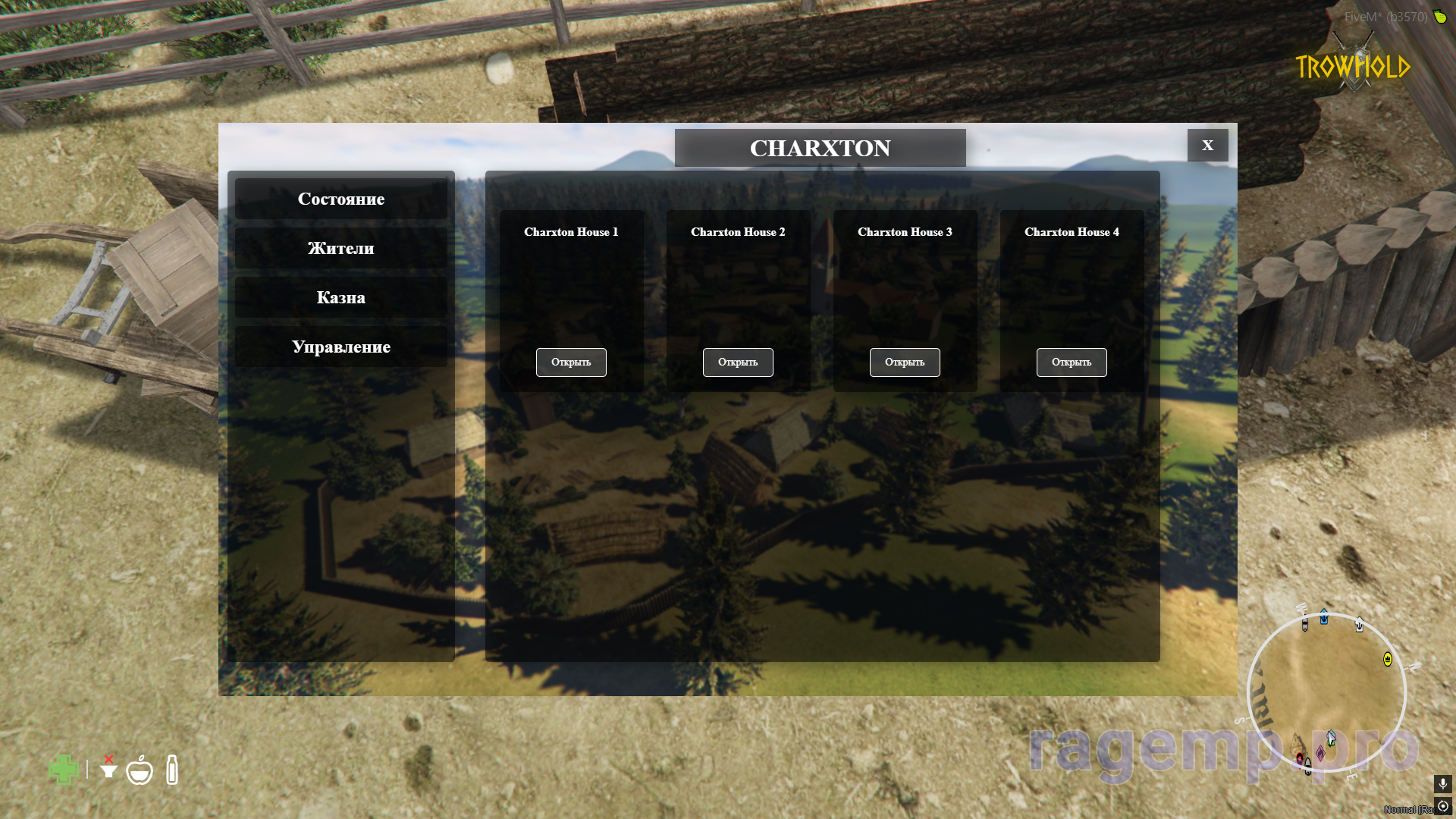Click the circular minimap

pos(1326,692)
